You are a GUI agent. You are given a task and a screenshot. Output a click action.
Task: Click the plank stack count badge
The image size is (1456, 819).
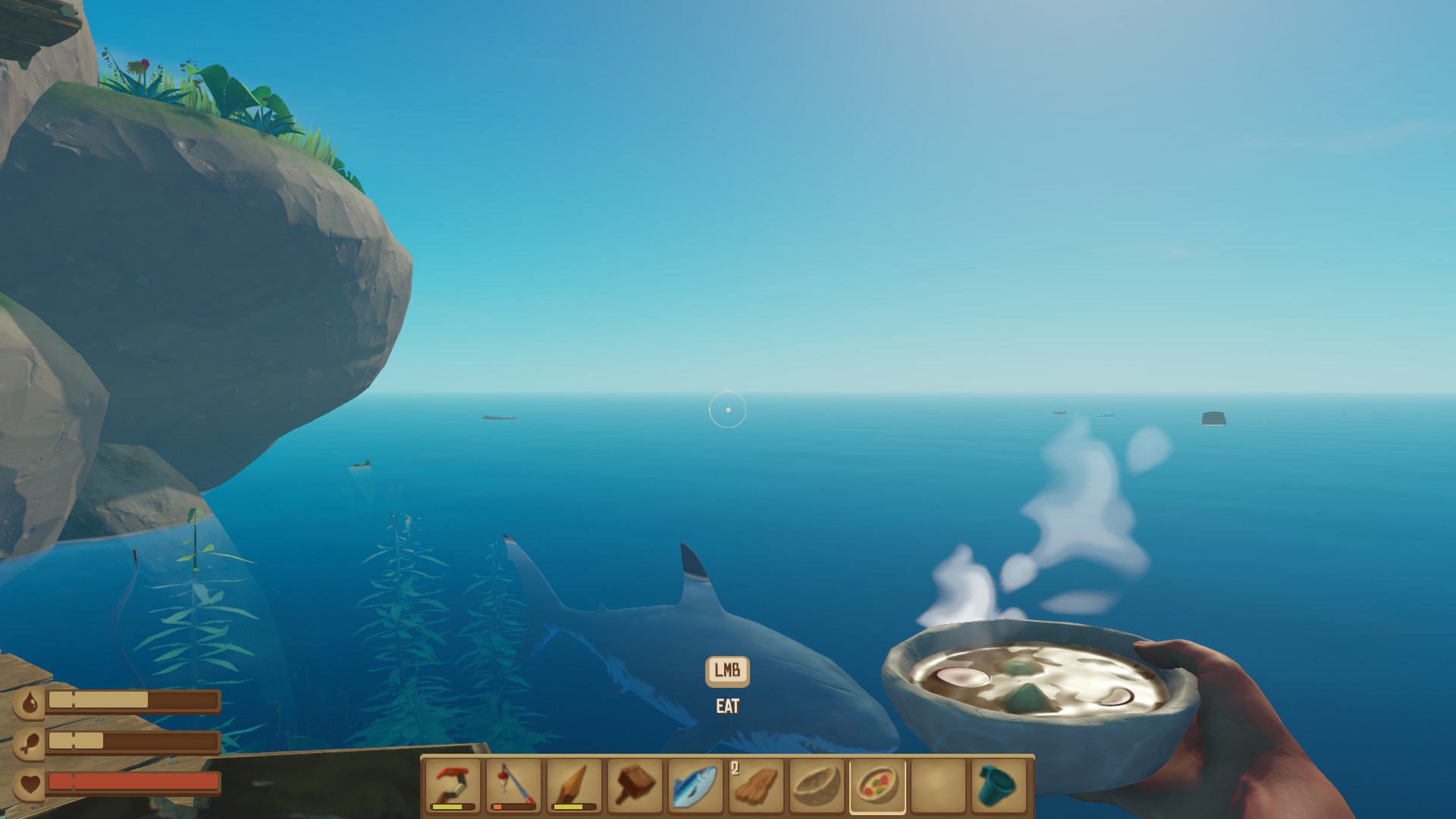(x=733, y=770)
